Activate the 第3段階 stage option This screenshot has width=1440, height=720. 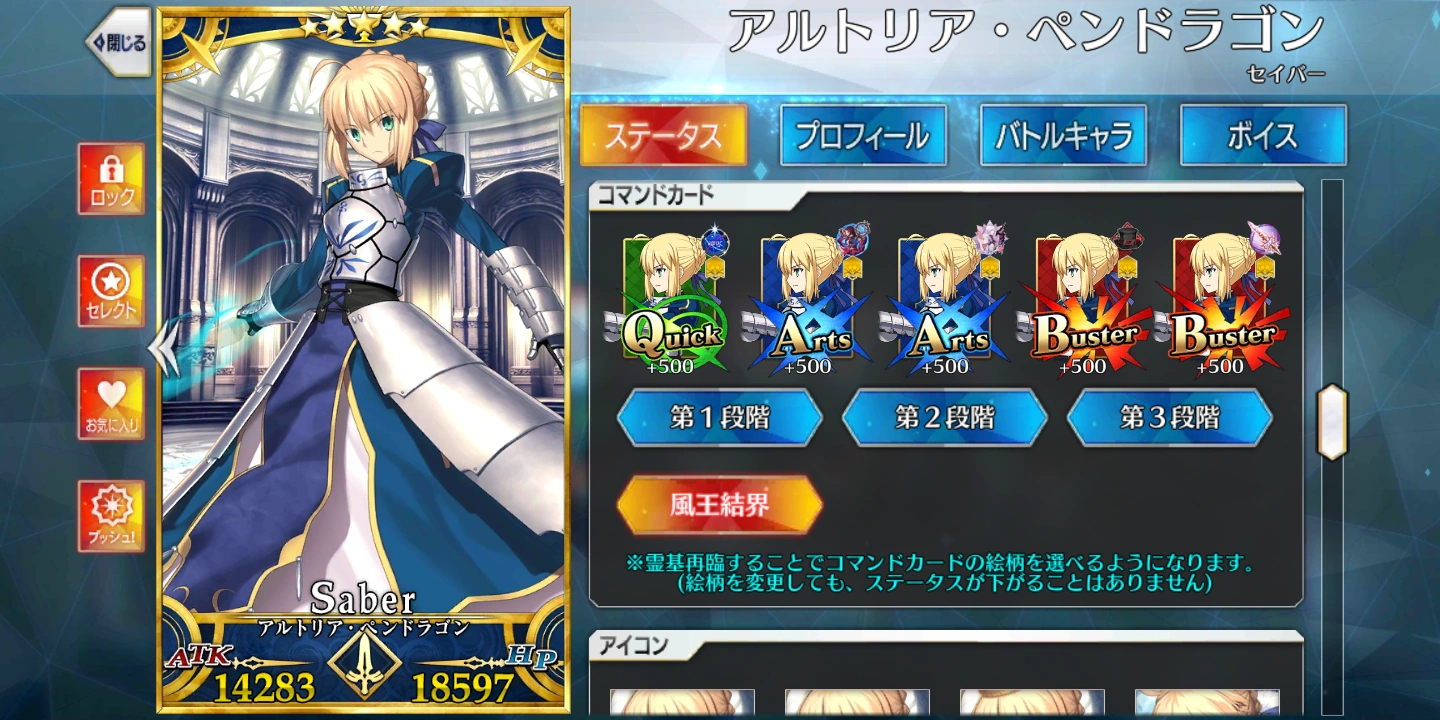(x=1172, y=419)
